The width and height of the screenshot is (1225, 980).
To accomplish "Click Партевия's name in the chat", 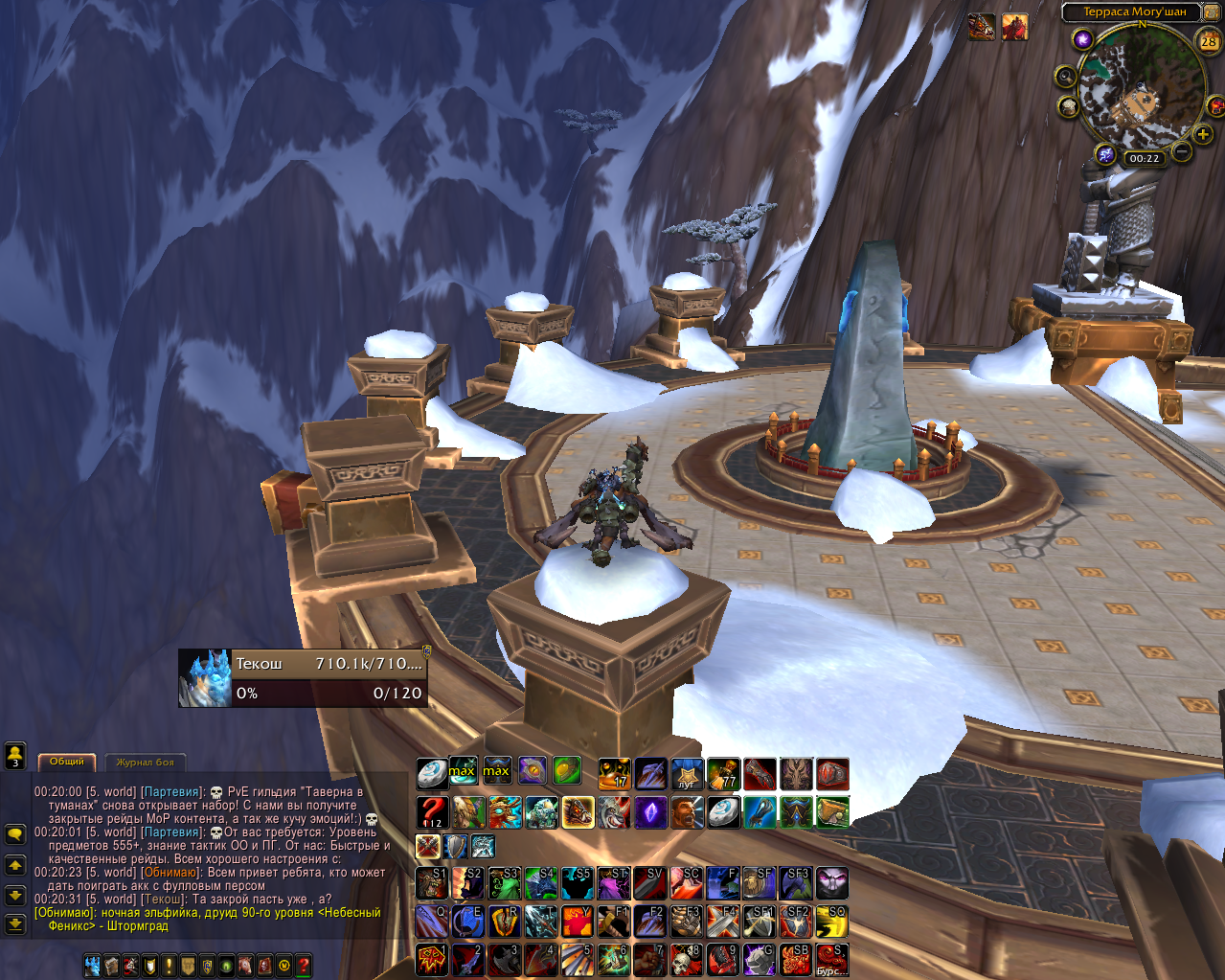I will pos(172,792).
